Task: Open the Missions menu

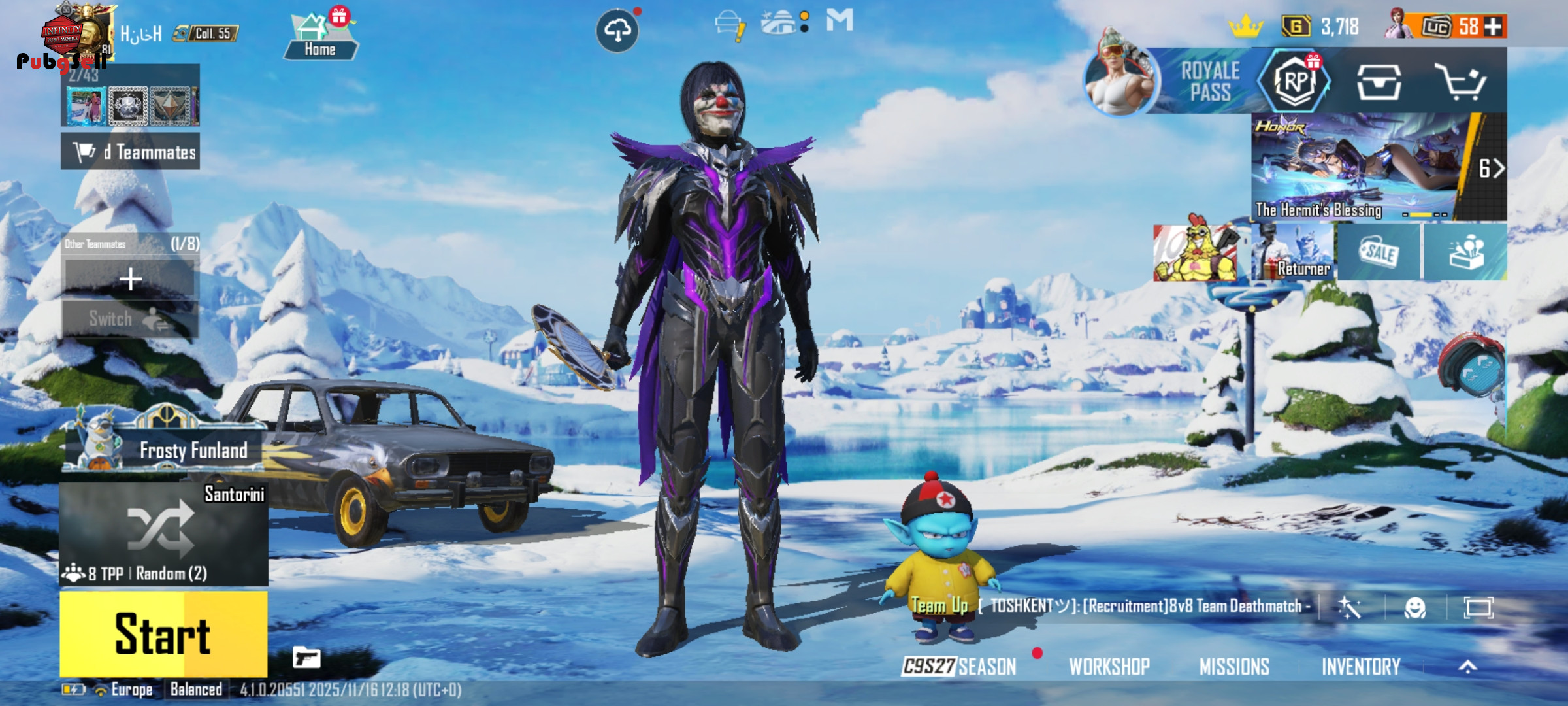Action: [x=1234, y=666]
